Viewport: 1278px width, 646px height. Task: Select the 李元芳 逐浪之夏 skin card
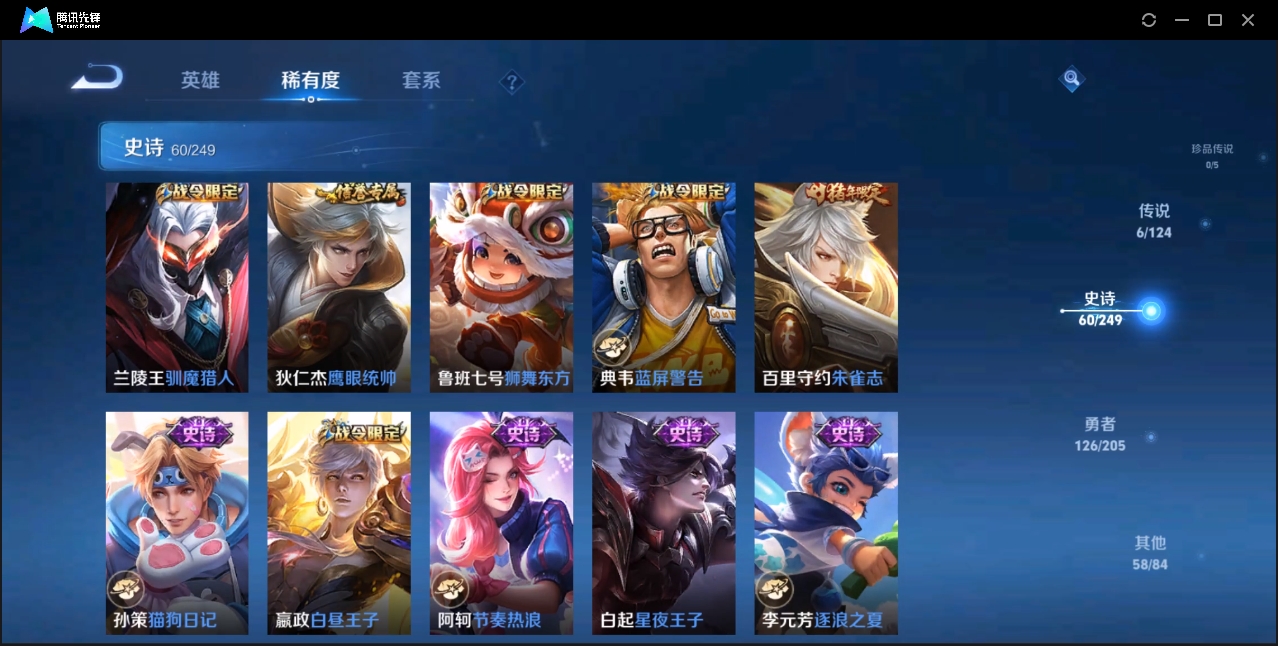[x=825, y=522]
